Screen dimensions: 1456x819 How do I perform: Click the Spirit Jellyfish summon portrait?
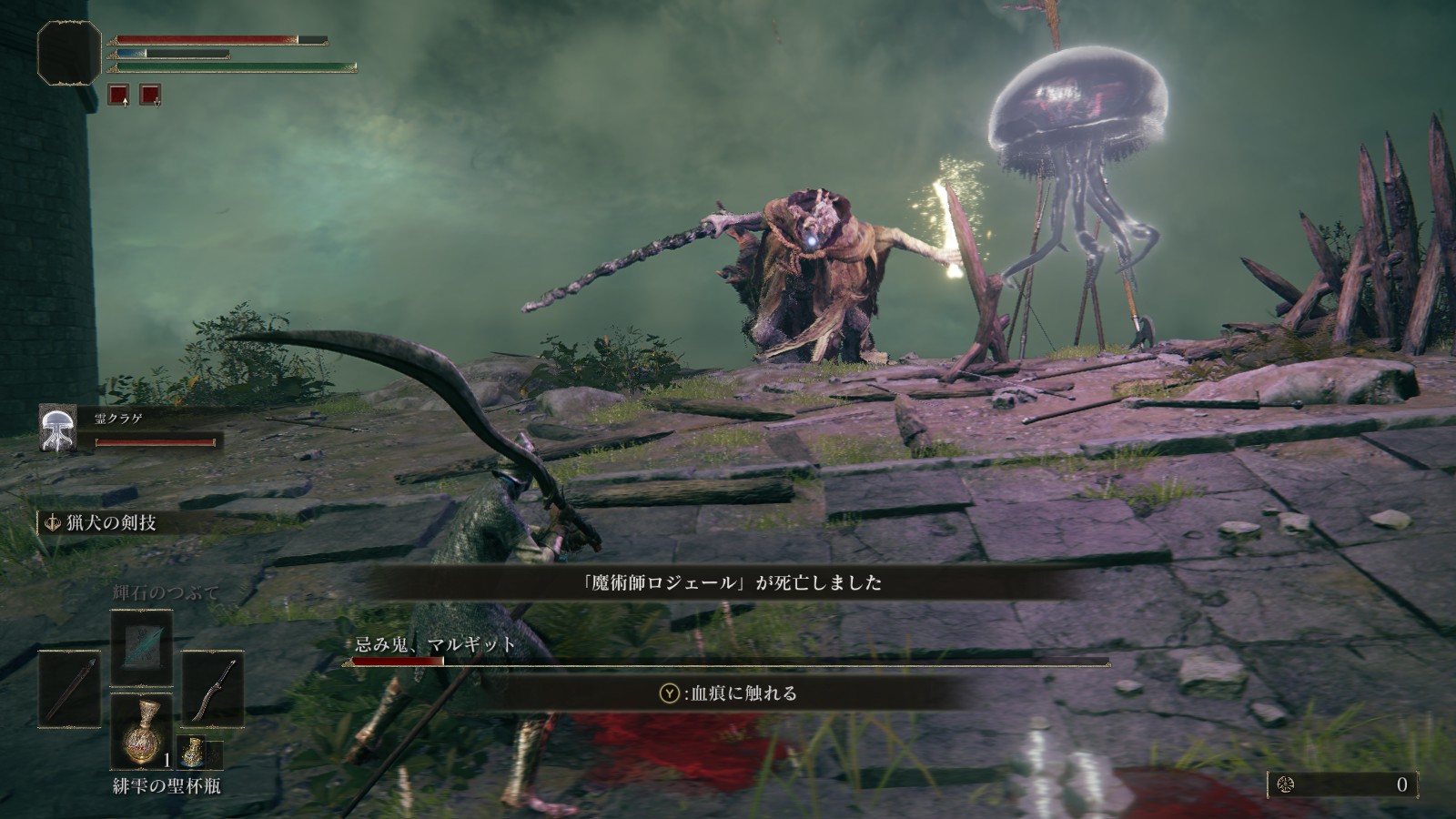[57, 429]
